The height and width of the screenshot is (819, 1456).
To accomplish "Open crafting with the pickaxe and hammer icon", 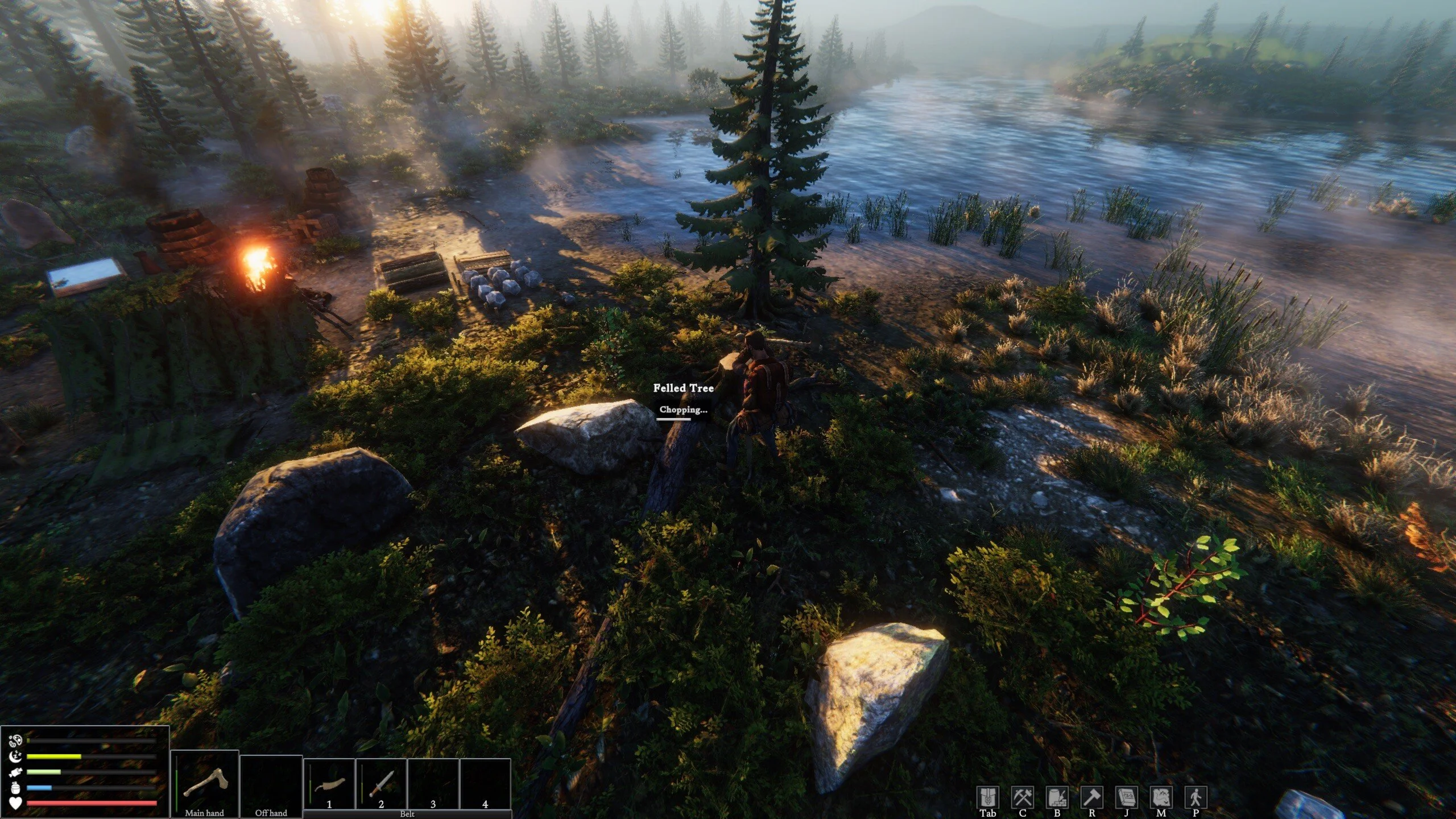I will pos(1022,797).
